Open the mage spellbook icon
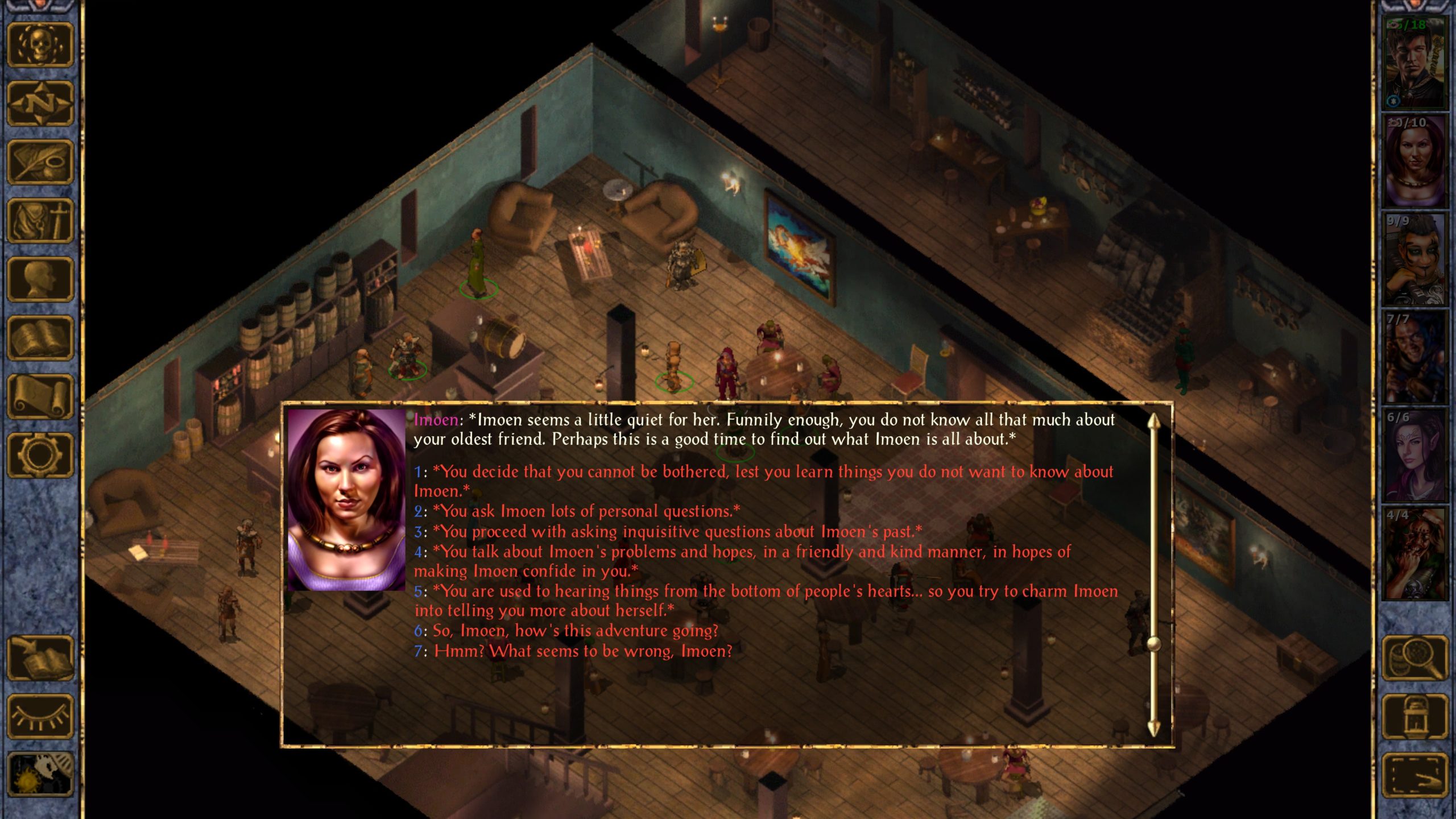This screenshot has width=1456, height=819. coord(40,338)
